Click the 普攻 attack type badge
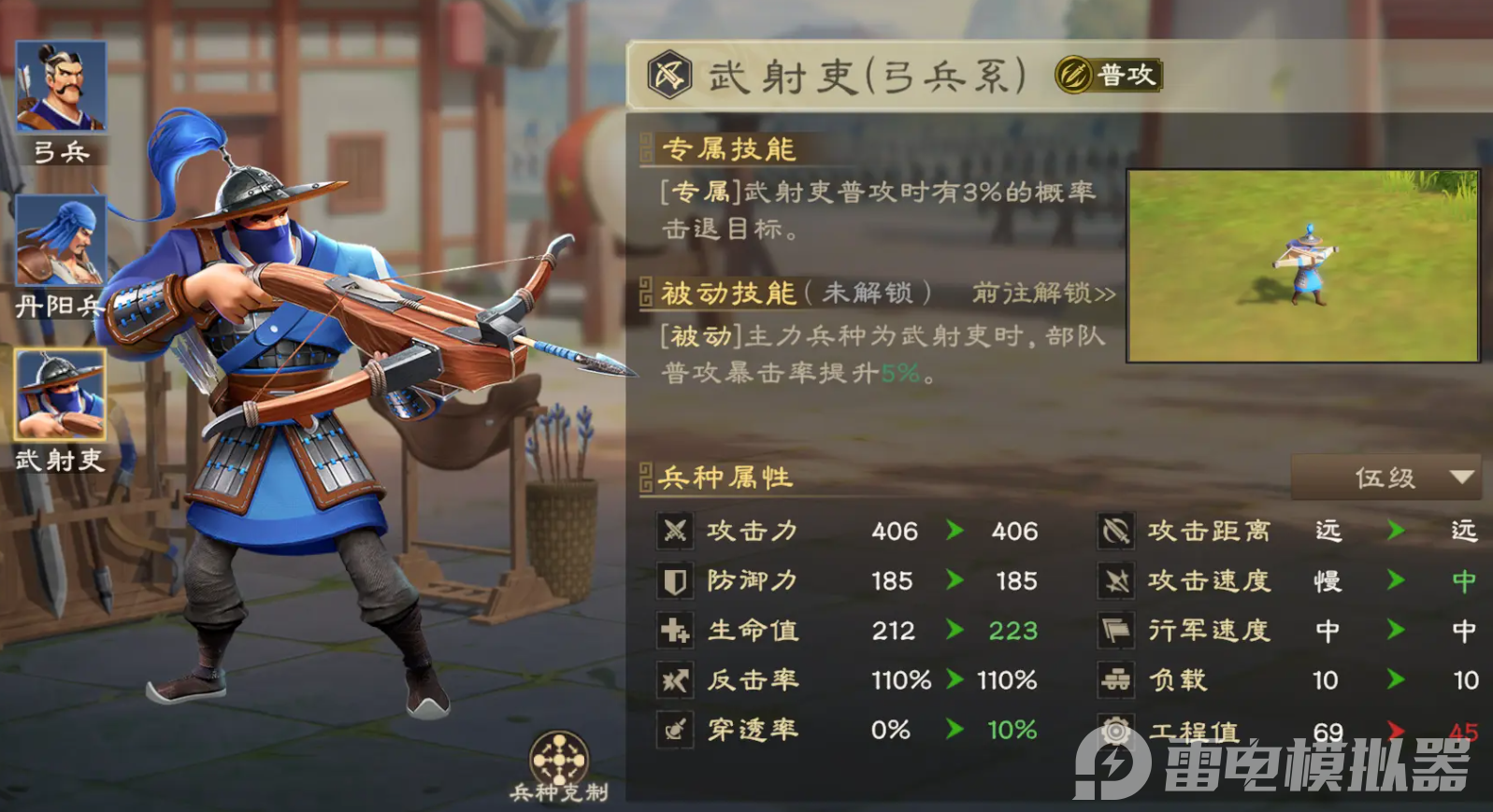This screenshot has height=812, width=1493. (x=1105, y=76)
